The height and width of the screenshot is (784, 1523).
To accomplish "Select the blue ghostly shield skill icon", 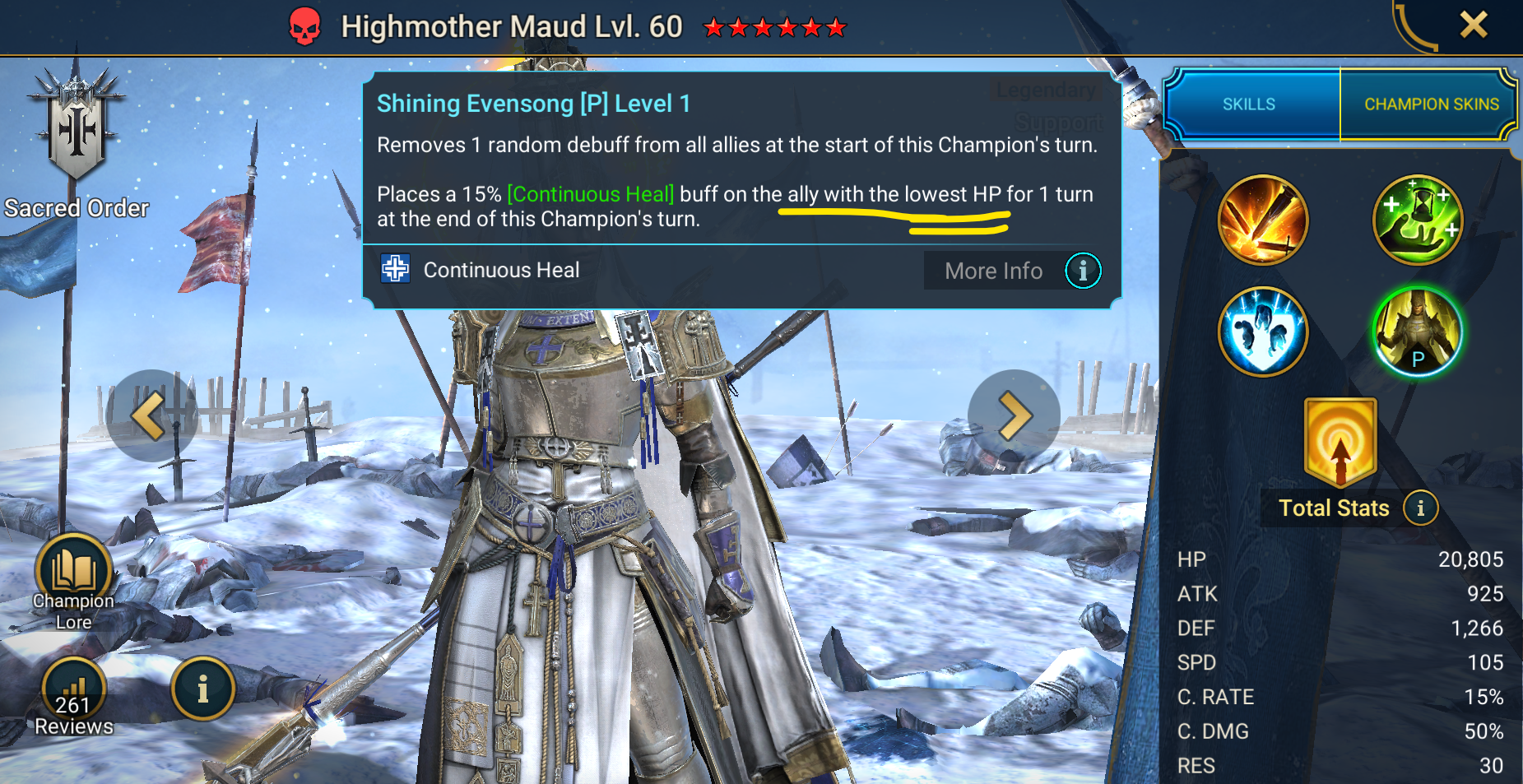I will [x=1262, y=332].
